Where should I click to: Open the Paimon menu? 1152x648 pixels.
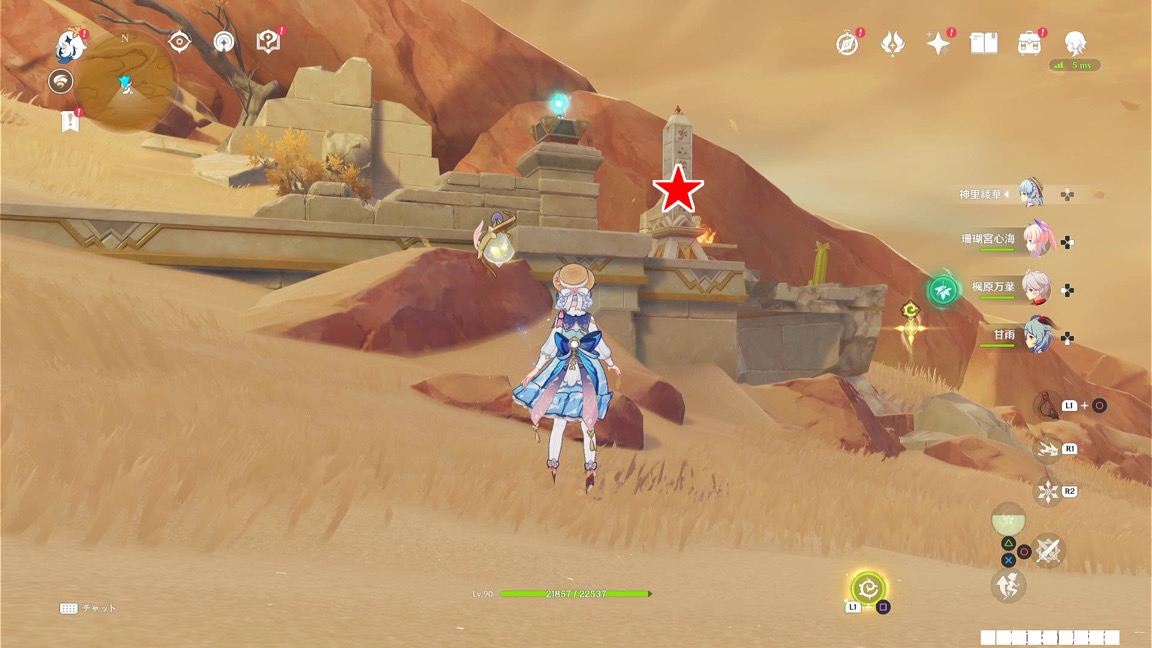pos(70,44)
